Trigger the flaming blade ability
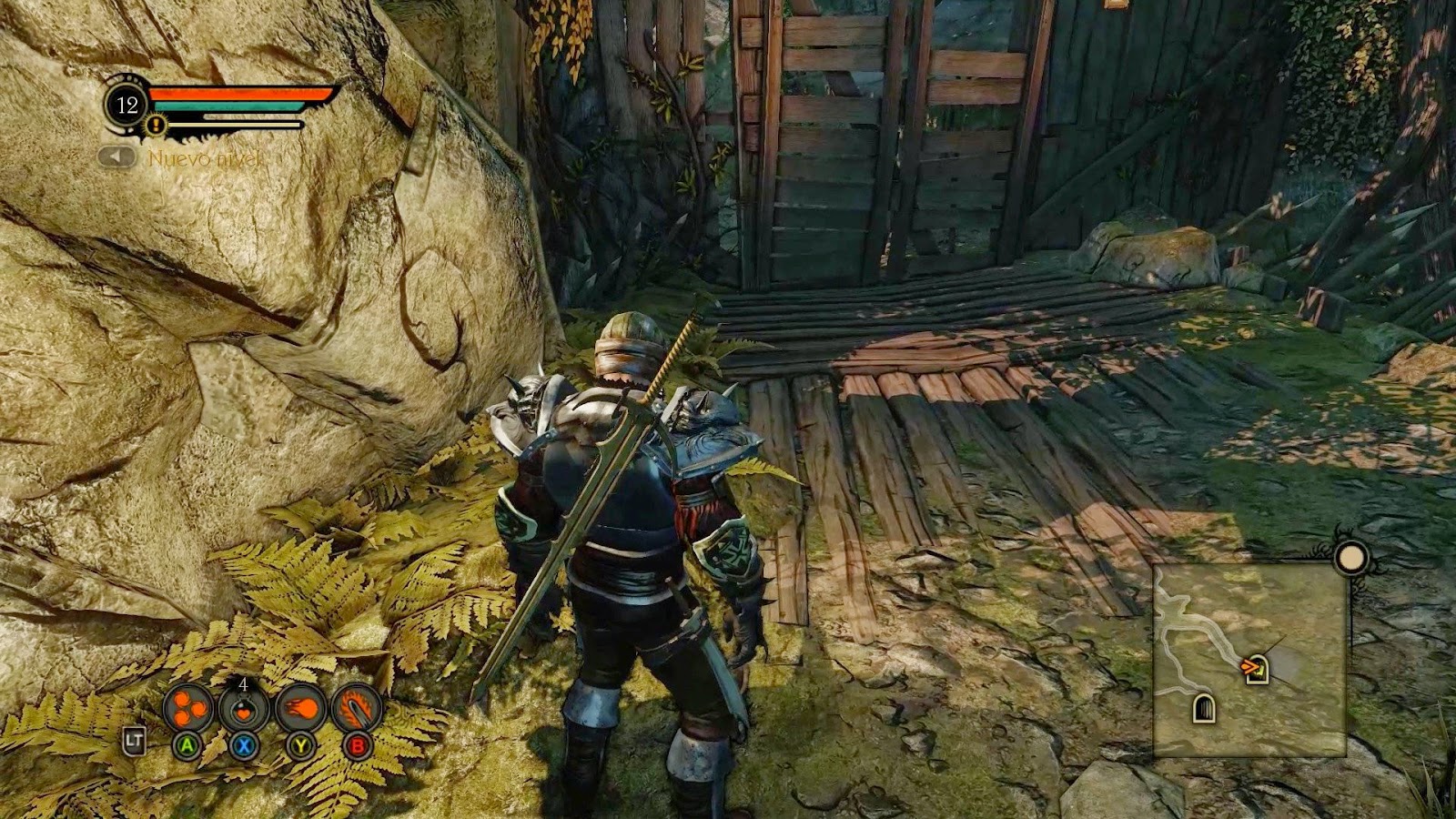Viewport: 1456px width, 819px height. point(356,708)
